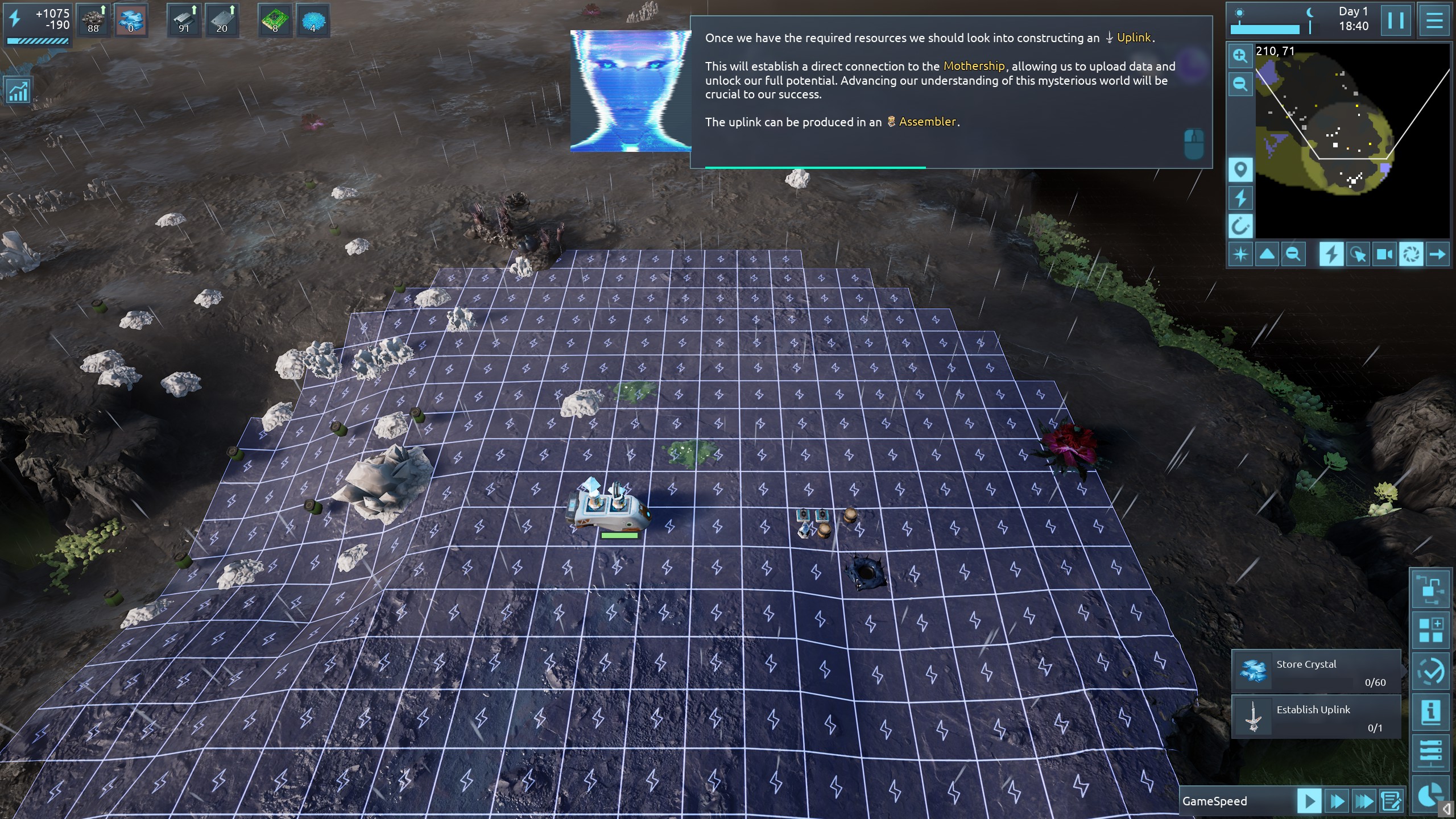Viewport: 1456px width, 819px height.
Task: Select the crystal resource slot
Action: pos(131,21)
